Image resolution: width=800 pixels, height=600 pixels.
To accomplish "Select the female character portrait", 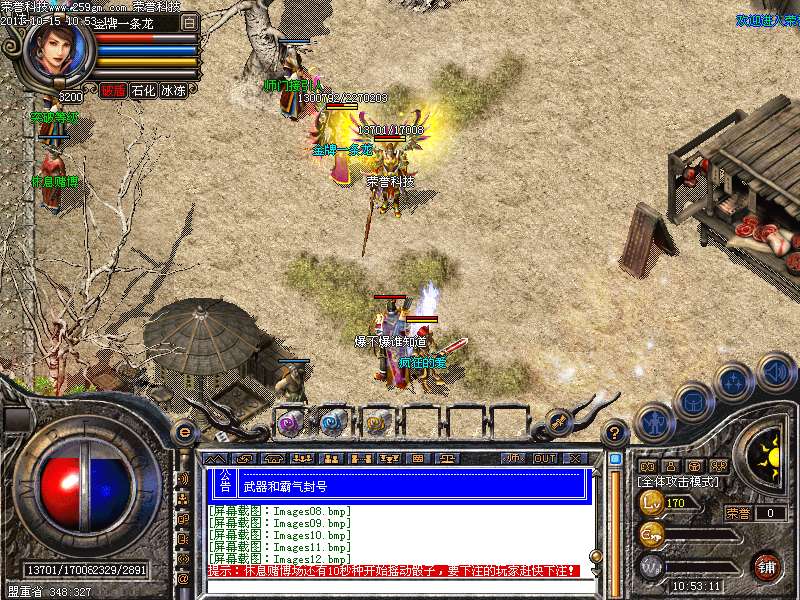I will point(57,52).
